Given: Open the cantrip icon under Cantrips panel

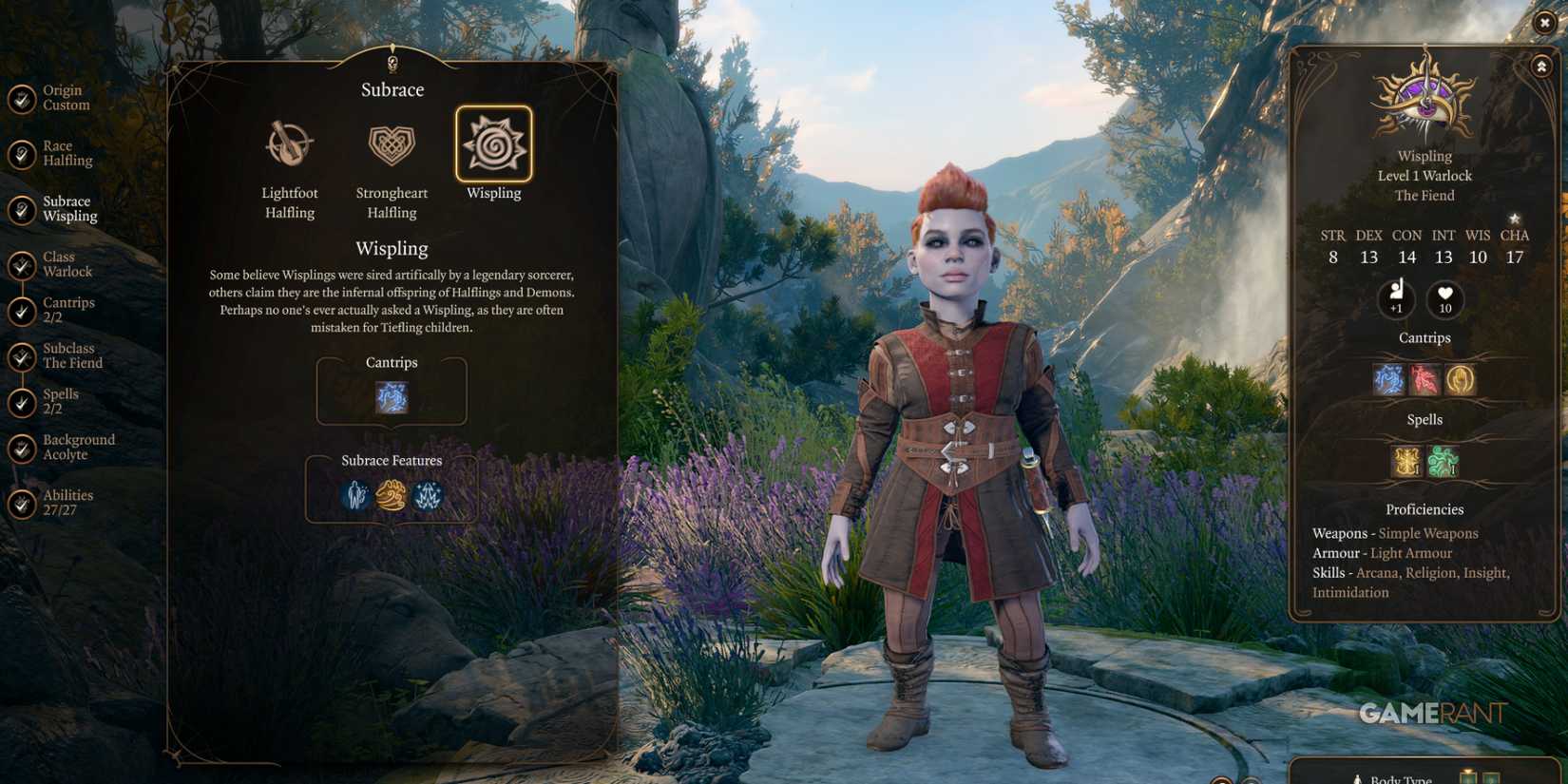Looking at the screenshot, I should click(x=391, y=396).
